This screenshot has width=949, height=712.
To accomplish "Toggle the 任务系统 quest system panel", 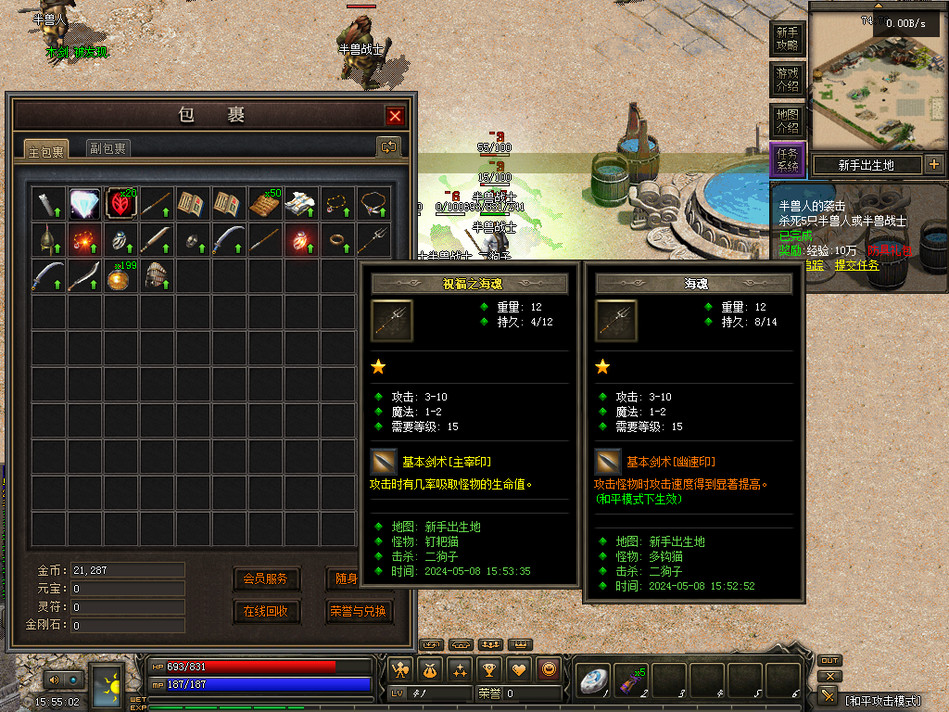I will 787,161.
